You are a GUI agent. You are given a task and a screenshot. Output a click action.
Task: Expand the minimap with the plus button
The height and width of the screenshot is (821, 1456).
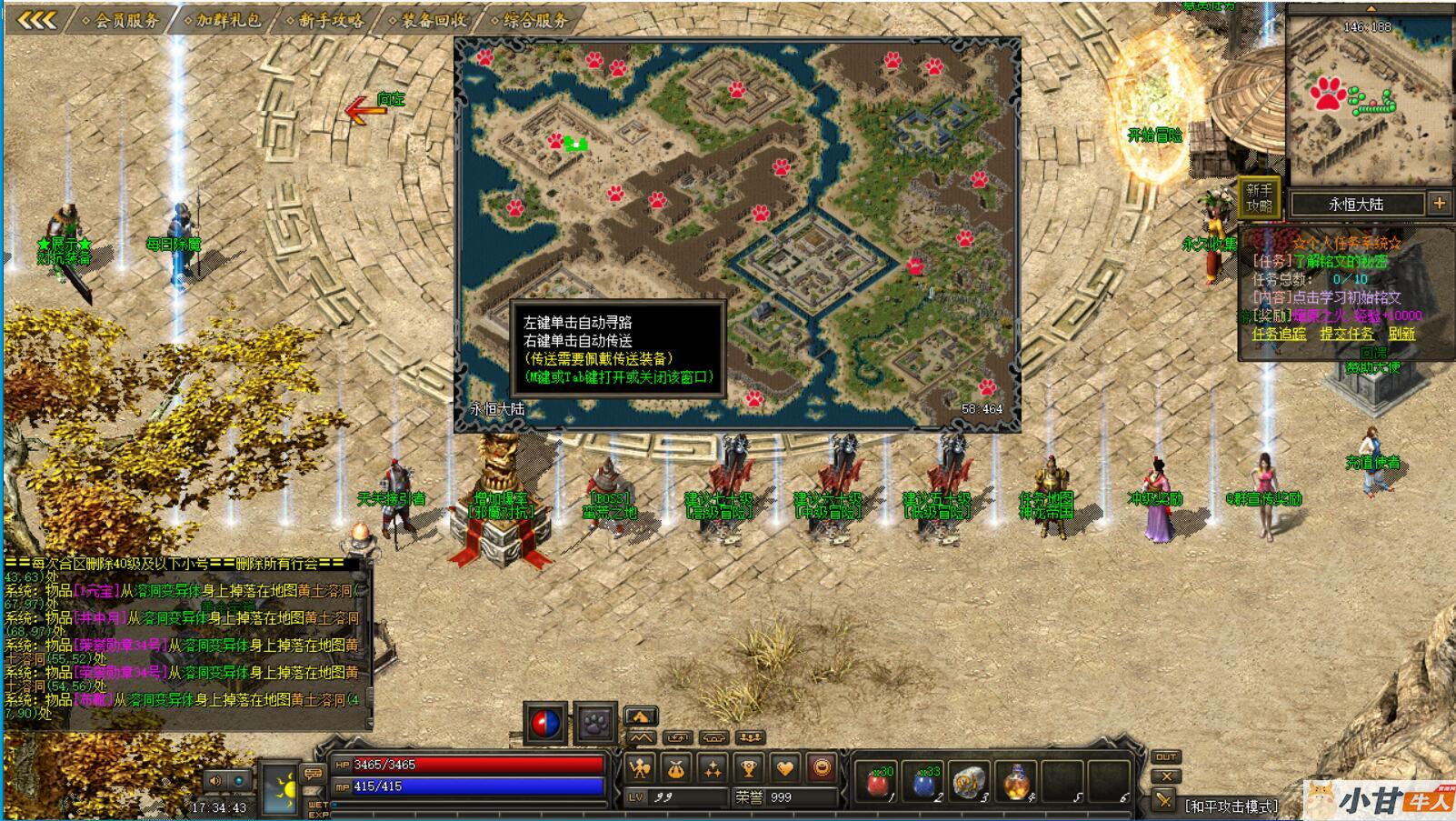click(1439, 204)
